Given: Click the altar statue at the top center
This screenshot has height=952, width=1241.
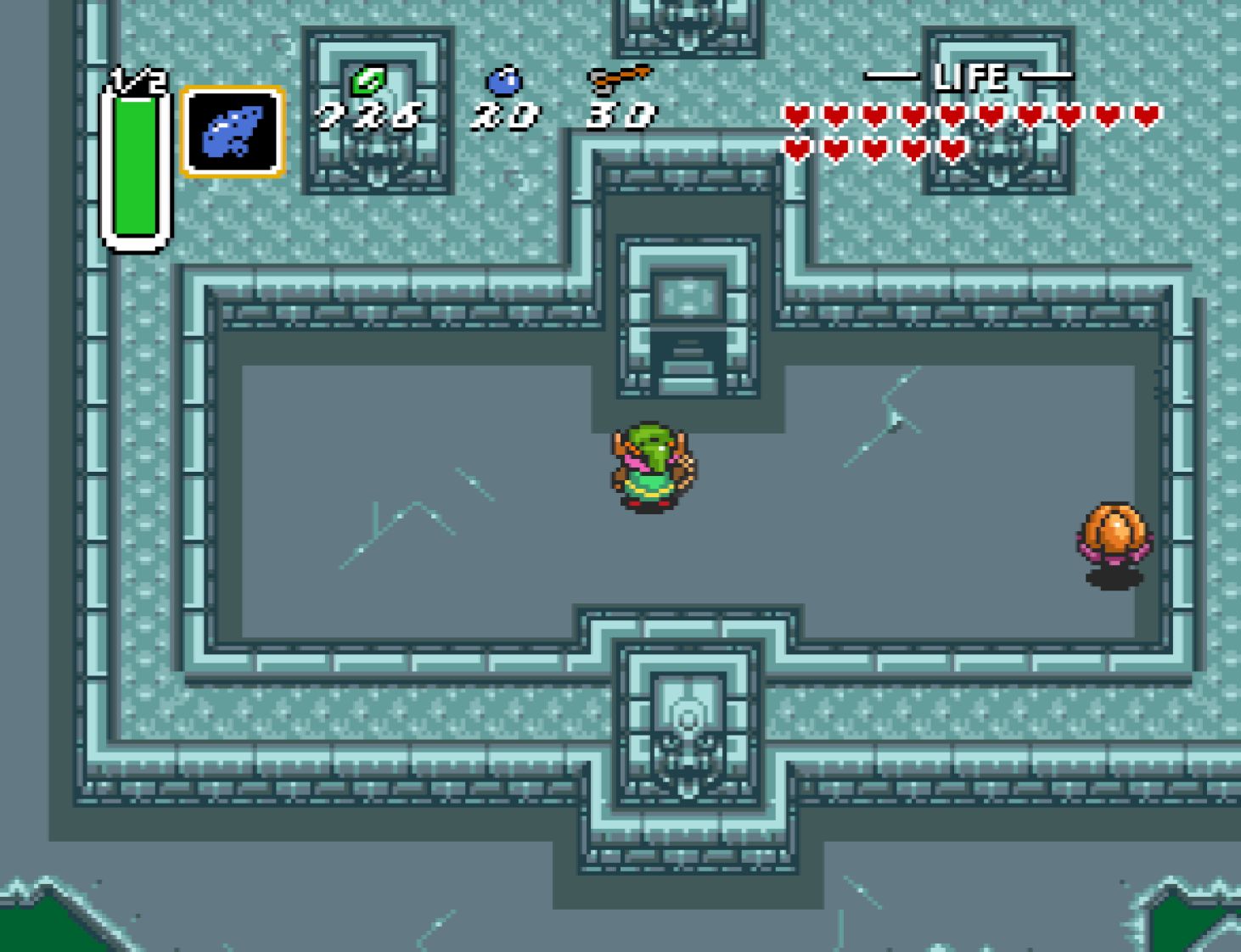Looking at the screenshot, I should [689, 297].
